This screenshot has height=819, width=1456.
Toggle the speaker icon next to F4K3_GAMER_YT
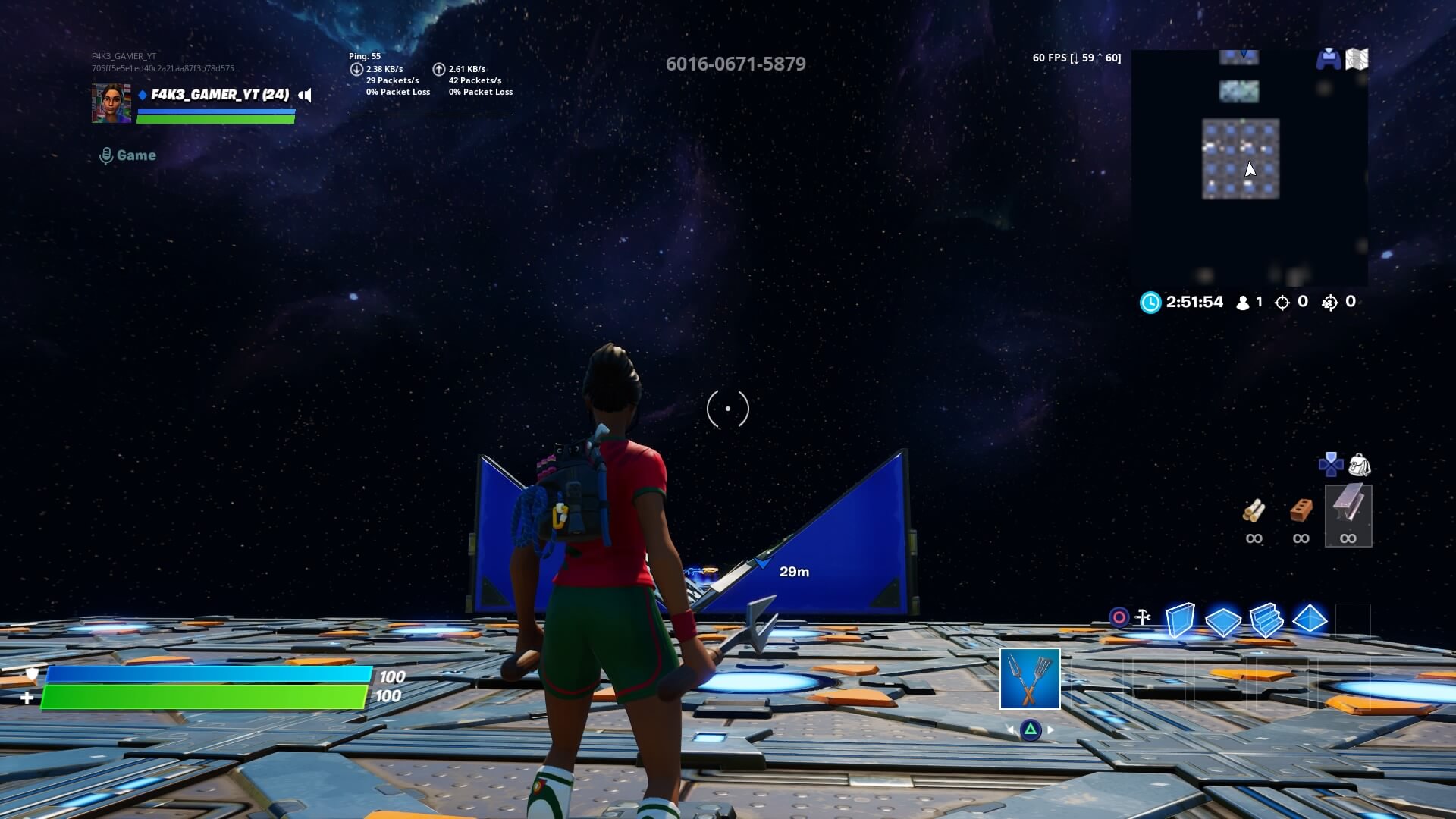pyautogui.click(x=306, y=96)
